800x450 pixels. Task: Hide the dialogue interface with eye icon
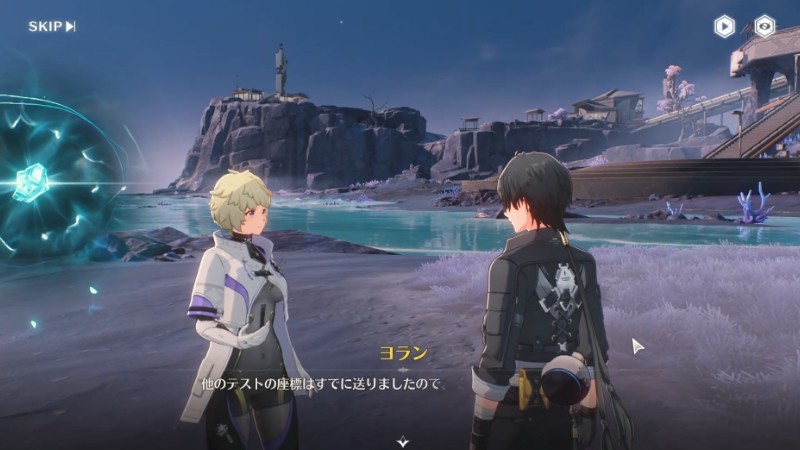765,26
